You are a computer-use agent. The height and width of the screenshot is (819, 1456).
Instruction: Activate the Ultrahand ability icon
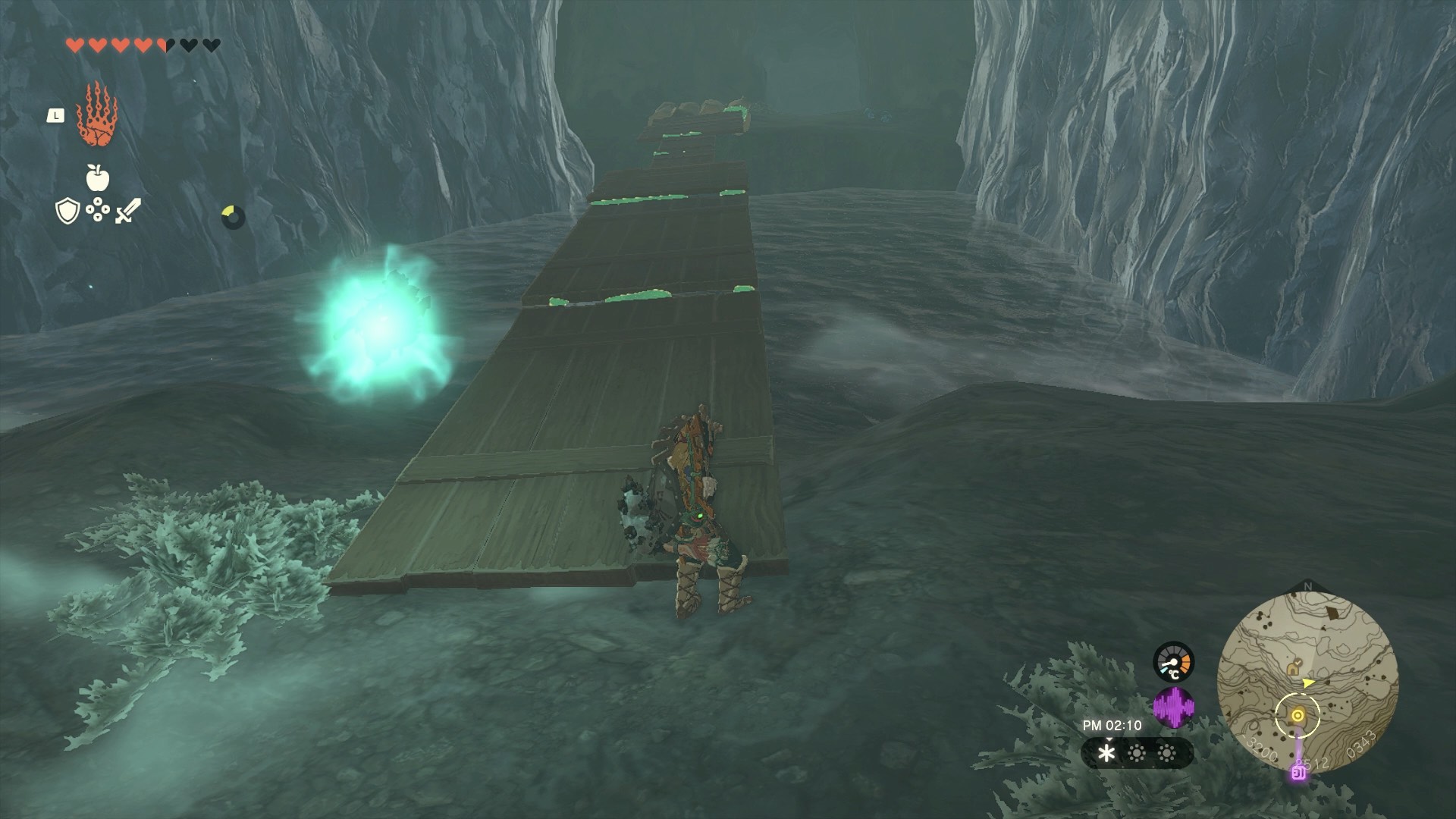[x=97, y=115]
